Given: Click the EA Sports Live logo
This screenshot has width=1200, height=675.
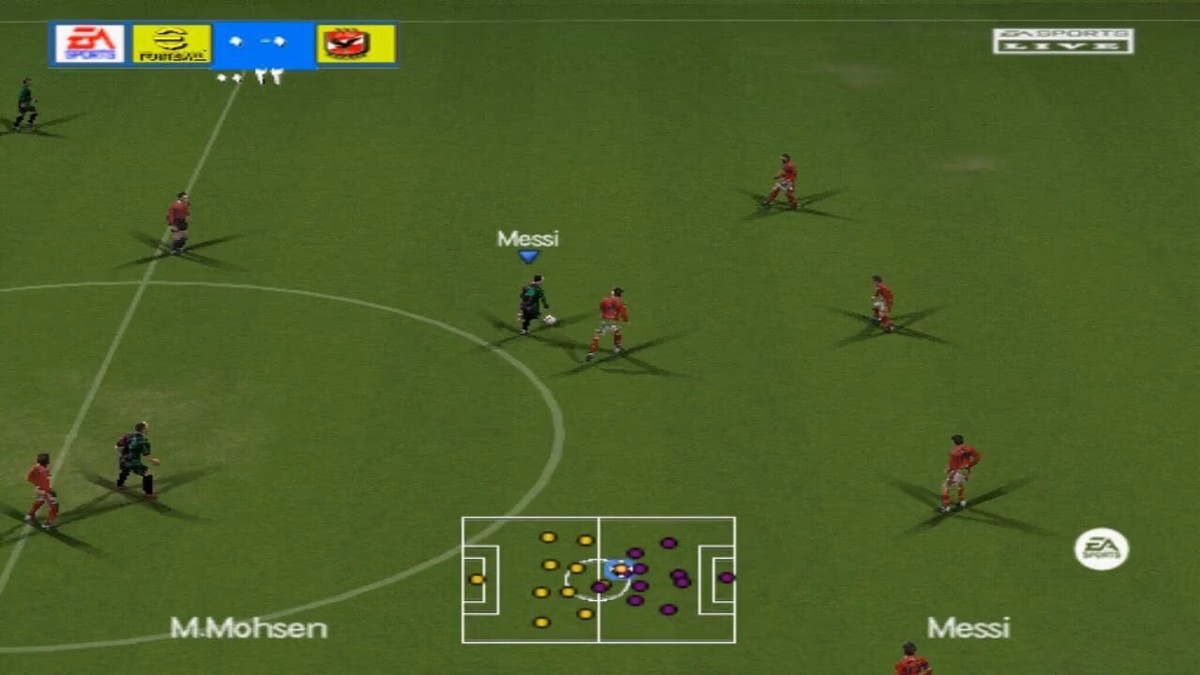Looking at the screenshot, I should click(1062, 41).
